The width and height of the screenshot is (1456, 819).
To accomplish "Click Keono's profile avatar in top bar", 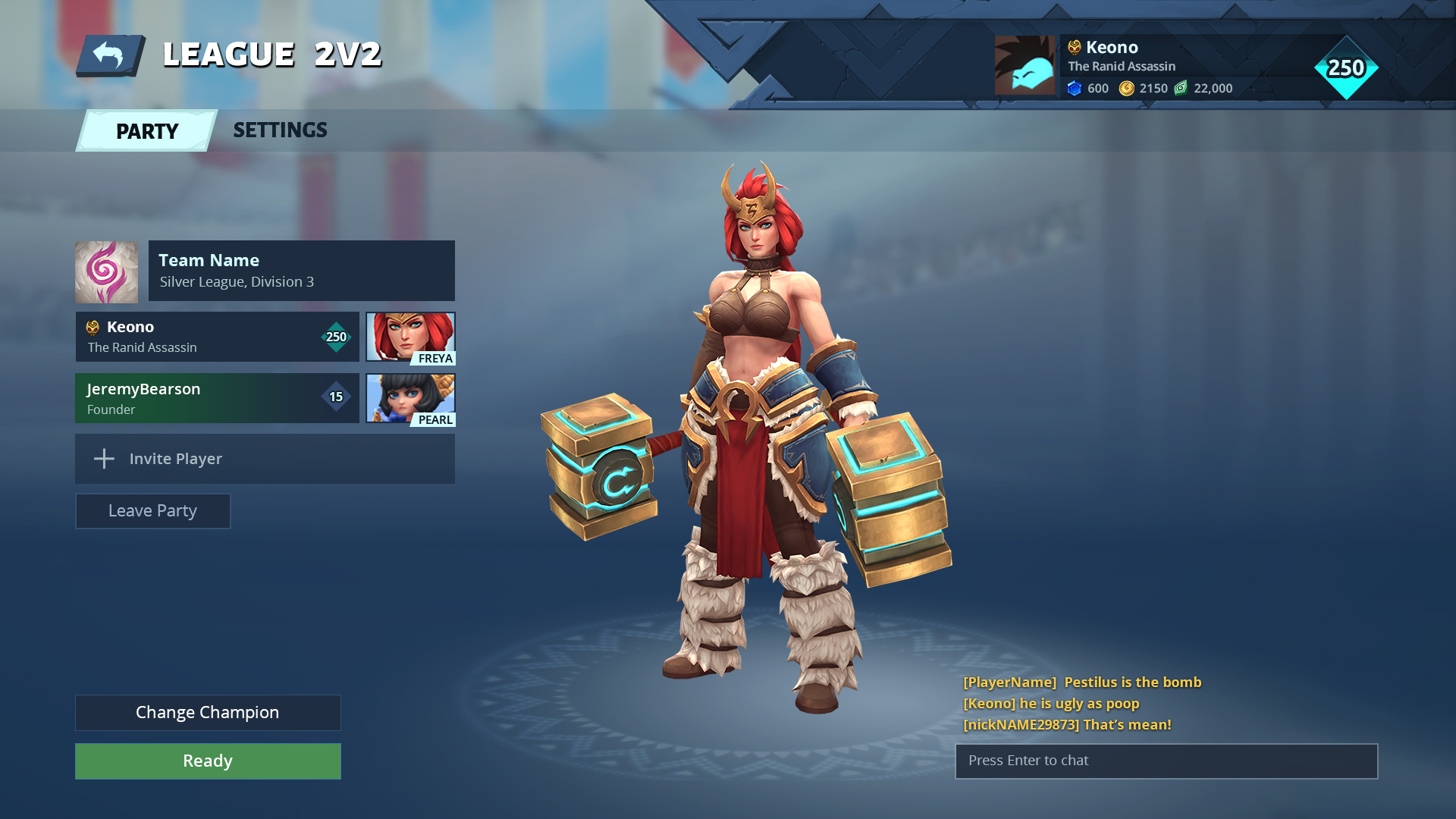I will tap(1025, 65).
